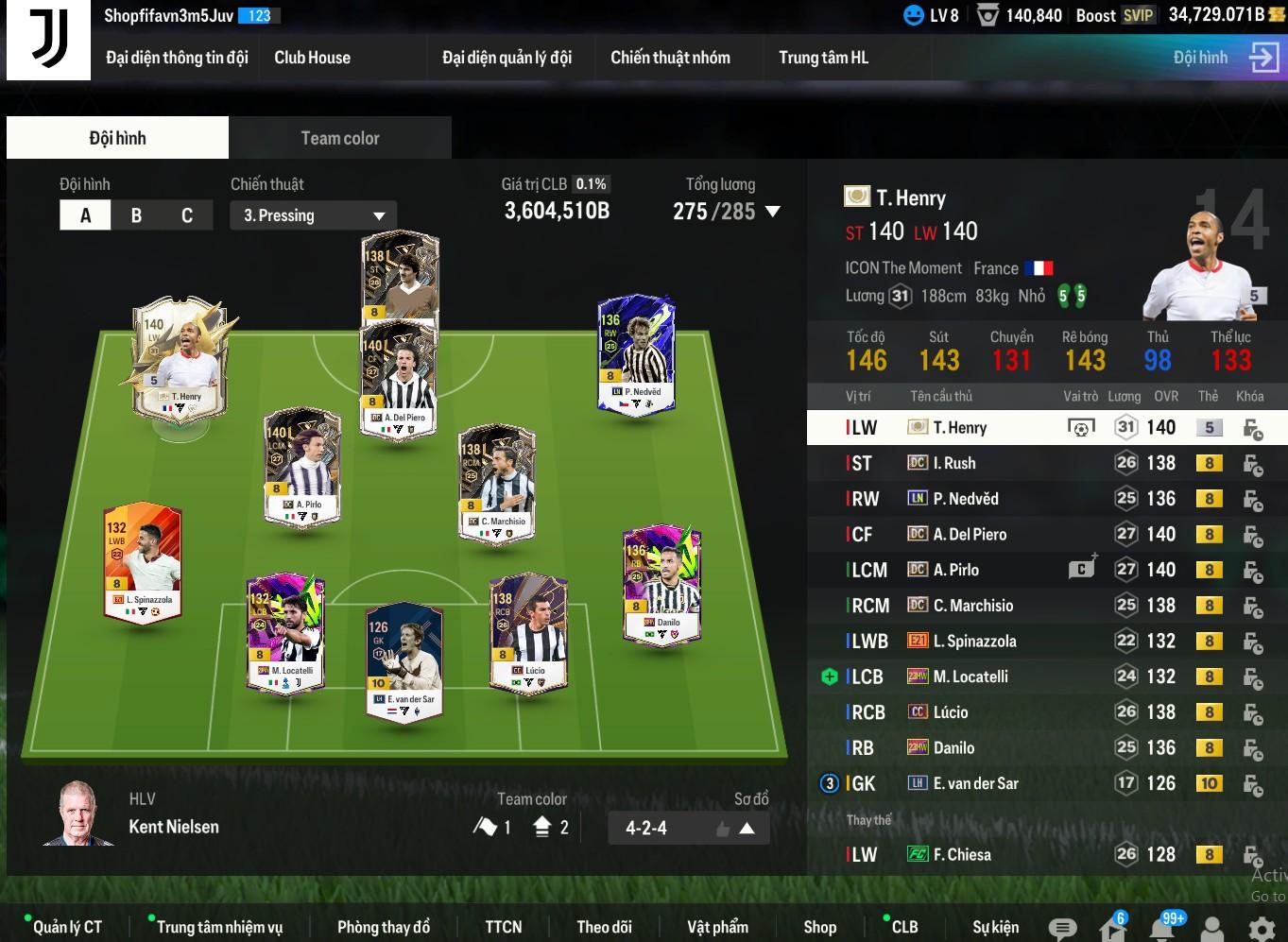Switch to the Team color tab
Image resolution: width=1288 pixels, height=942 pixels.
pyautogui.click(x=339, y=138)
